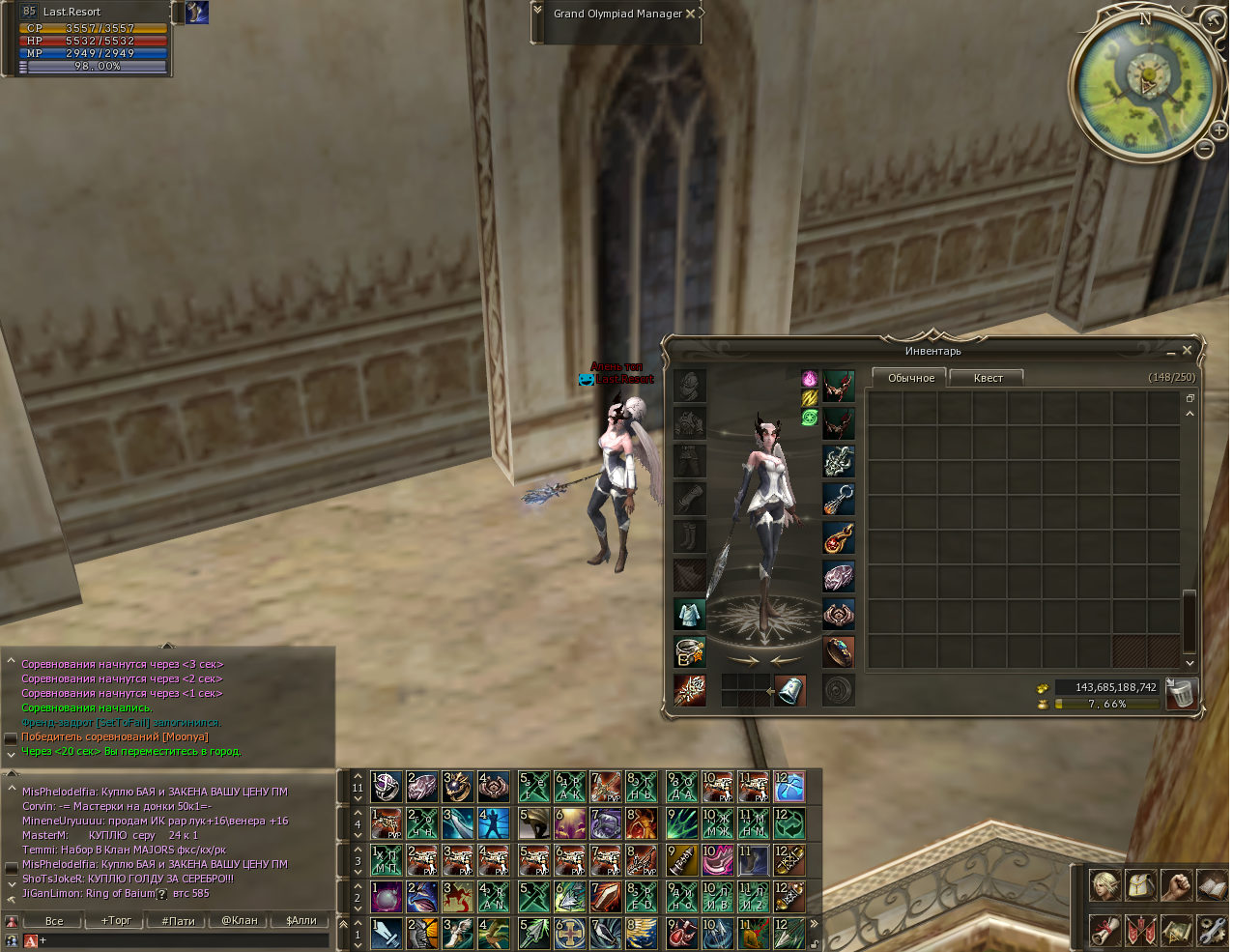Screen dimensions: 1233x952
Task: Close the Grand Olympiad Manager target window
Action: click(690, 14)
